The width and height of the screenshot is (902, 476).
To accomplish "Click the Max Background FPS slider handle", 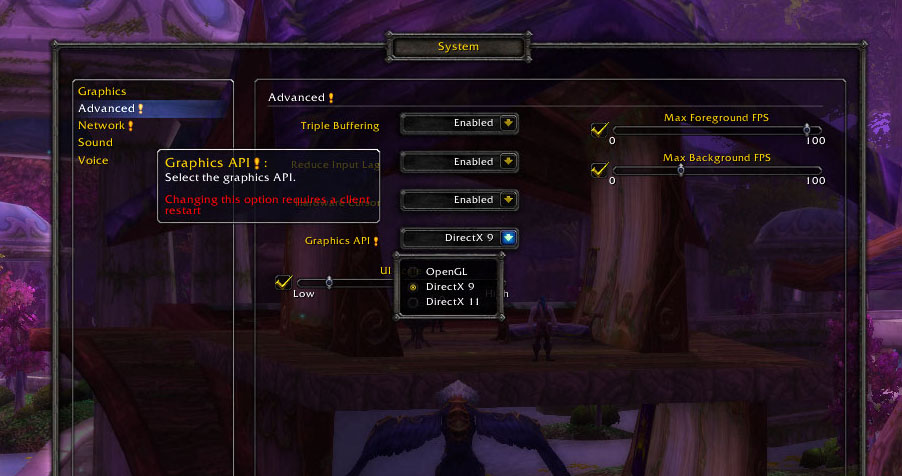I will (681, 169).
